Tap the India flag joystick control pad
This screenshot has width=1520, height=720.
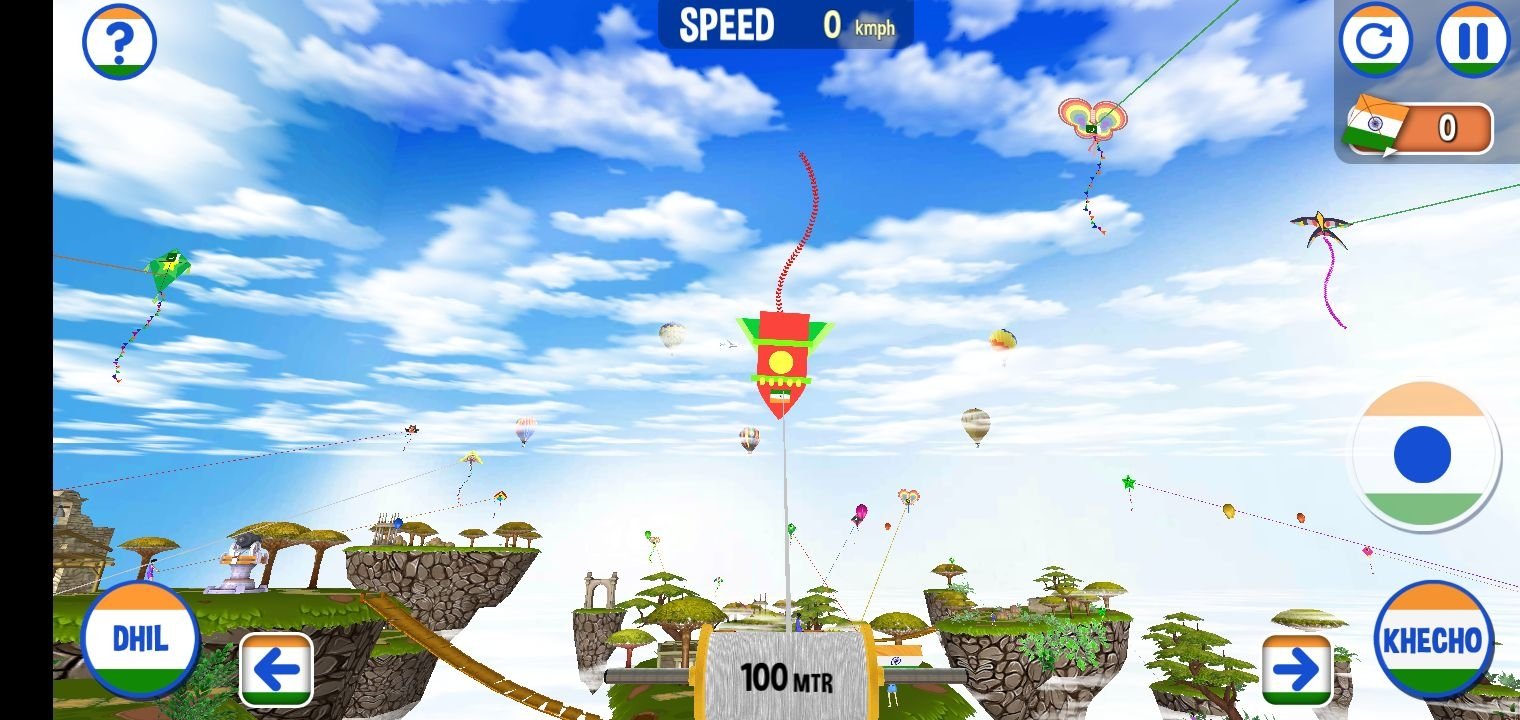tap(1424, 455)
